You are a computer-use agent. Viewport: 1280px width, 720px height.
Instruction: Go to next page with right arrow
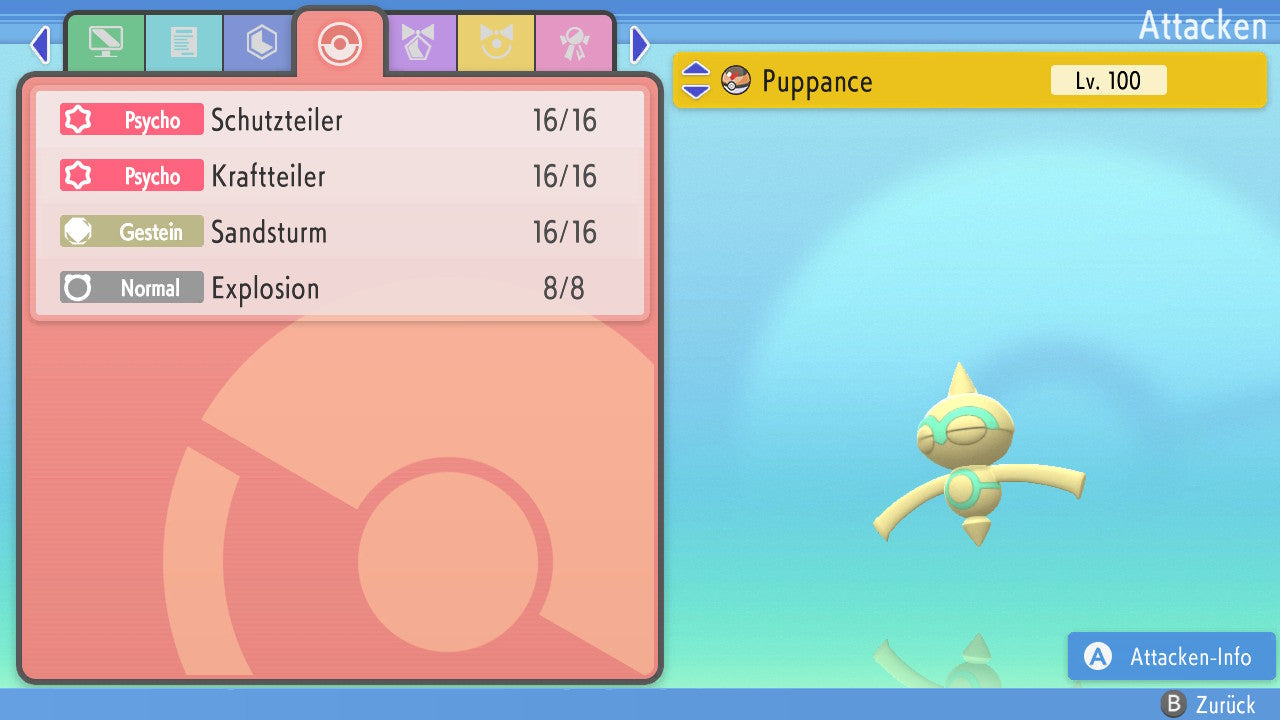coord(640,44)
